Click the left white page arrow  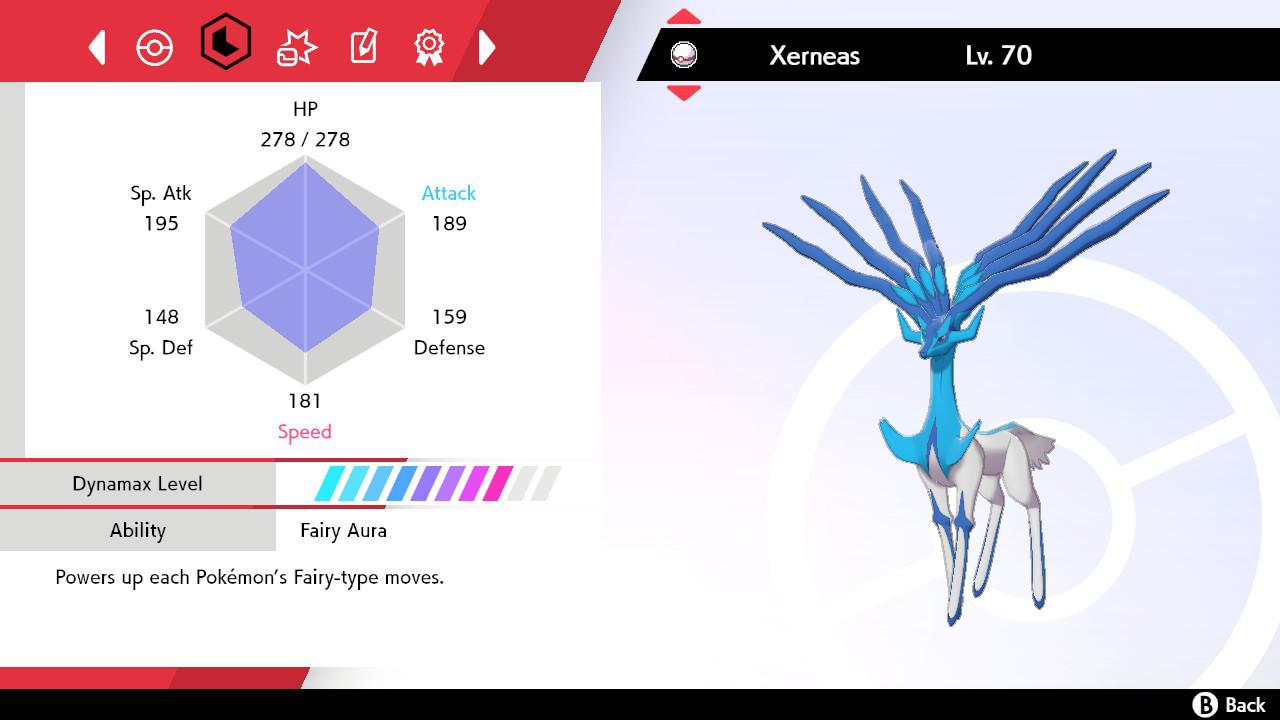96,46
